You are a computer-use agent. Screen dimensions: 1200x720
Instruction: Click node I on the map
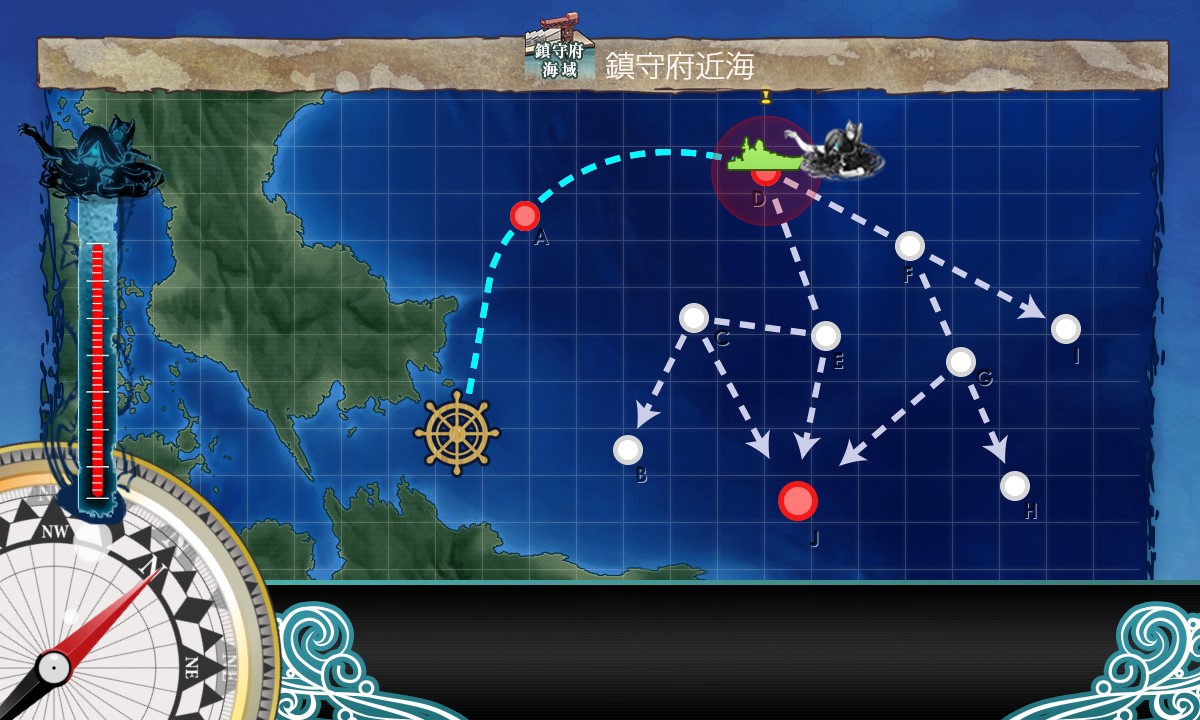click(1066, 329)
